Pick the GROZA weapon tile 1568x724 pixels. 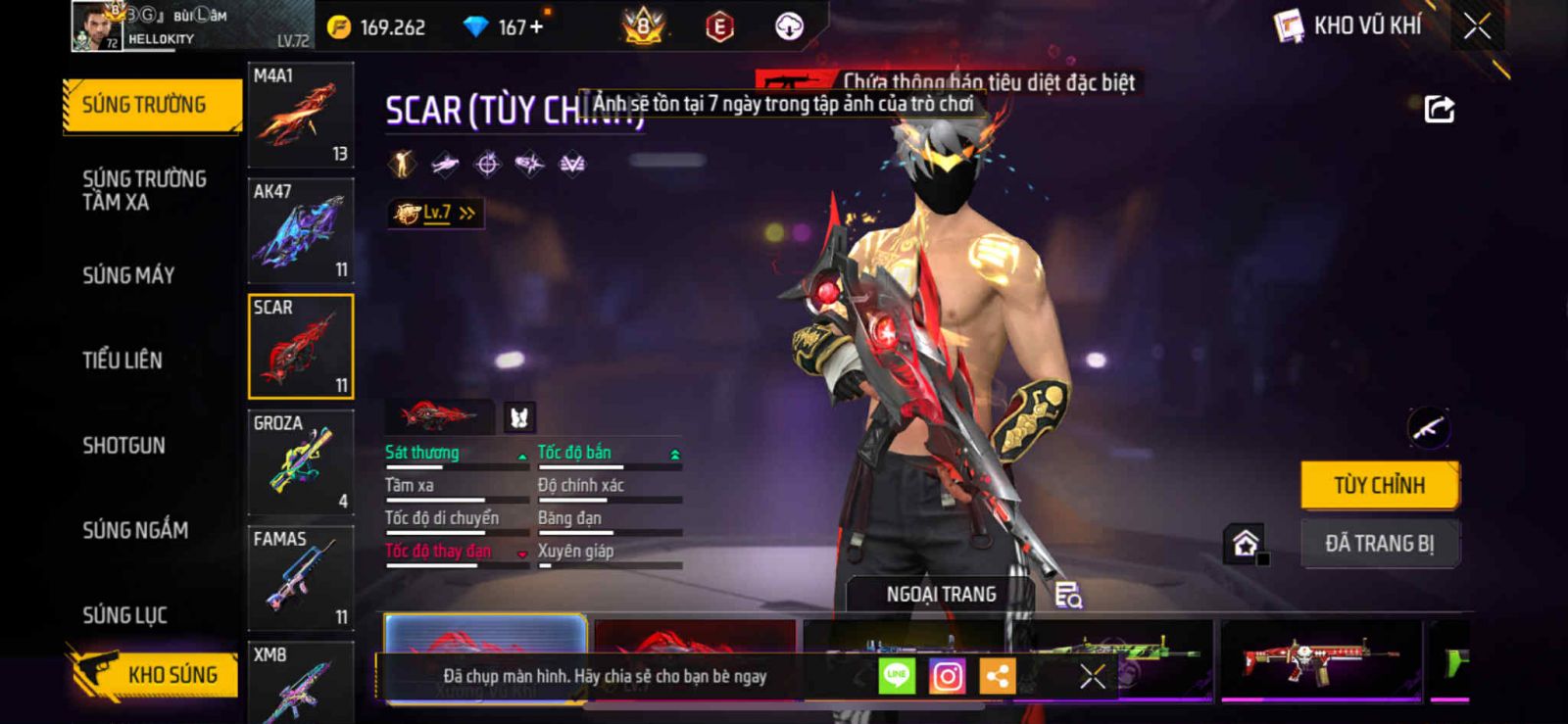(301, 462)
